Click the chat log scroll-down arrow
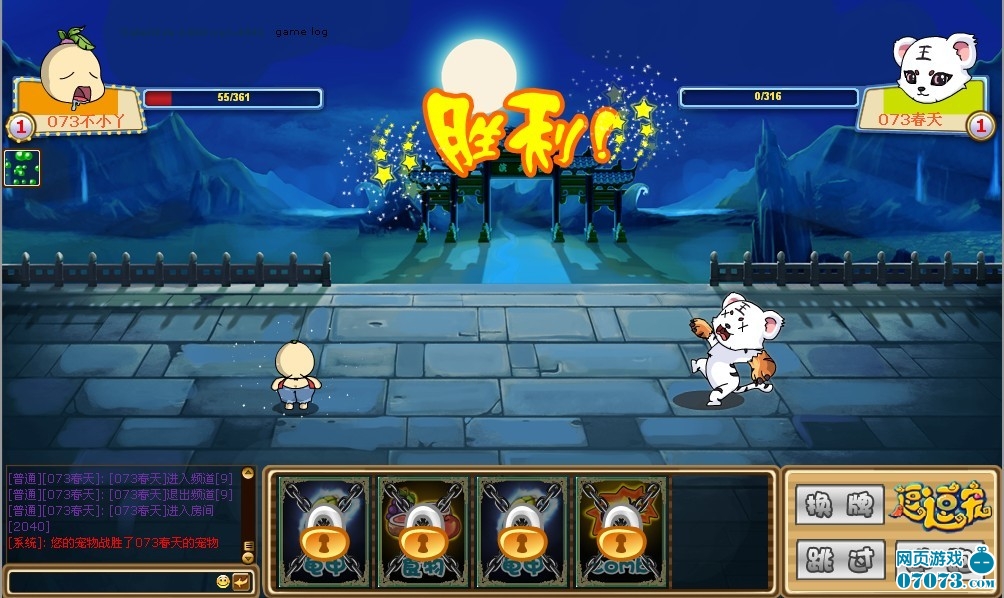The width and height of the screenshot is (1004, 598). [248, 557]
